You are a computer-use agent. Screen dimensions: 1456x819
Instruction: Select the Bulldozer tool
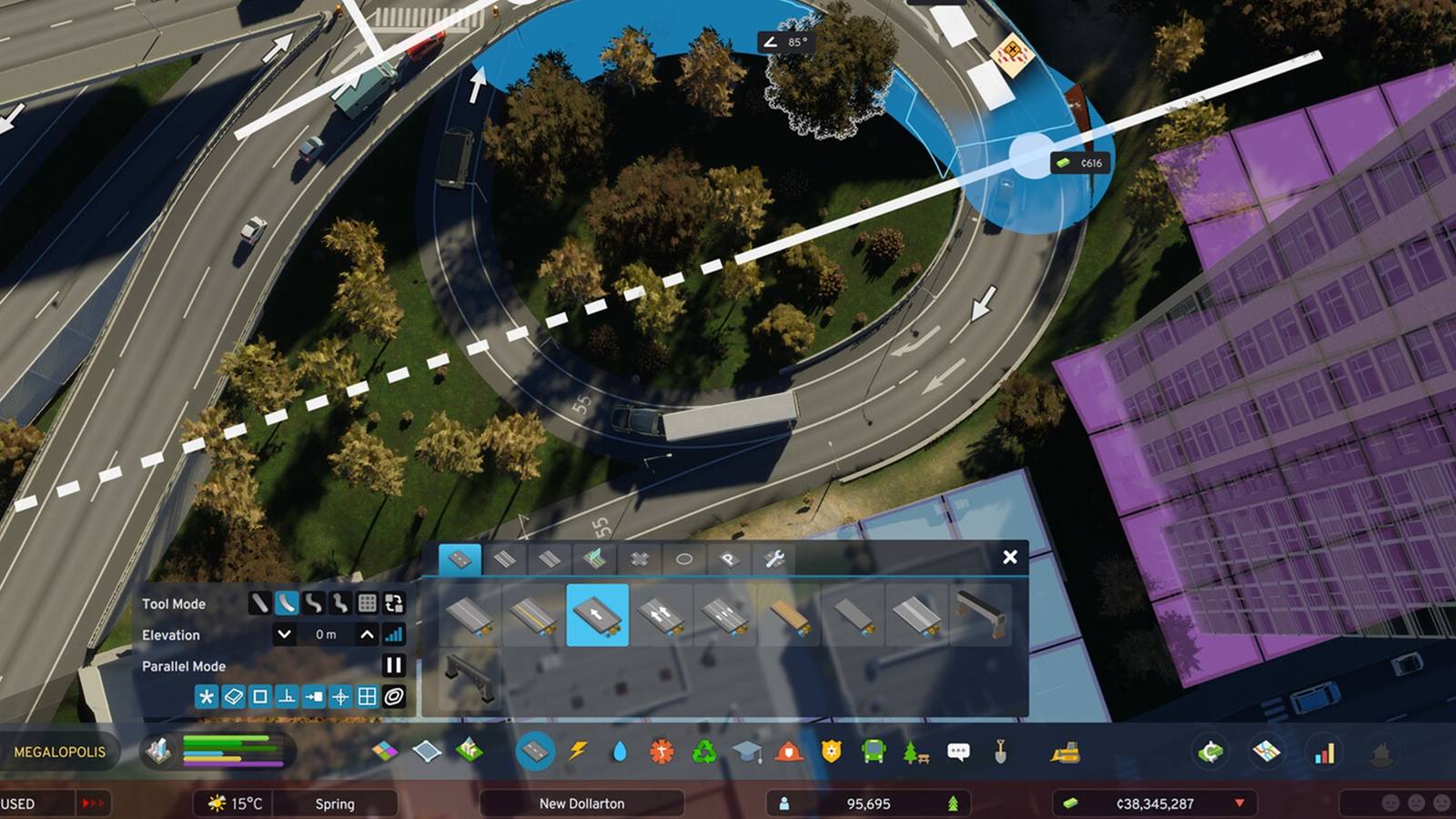pos(1066,752)
